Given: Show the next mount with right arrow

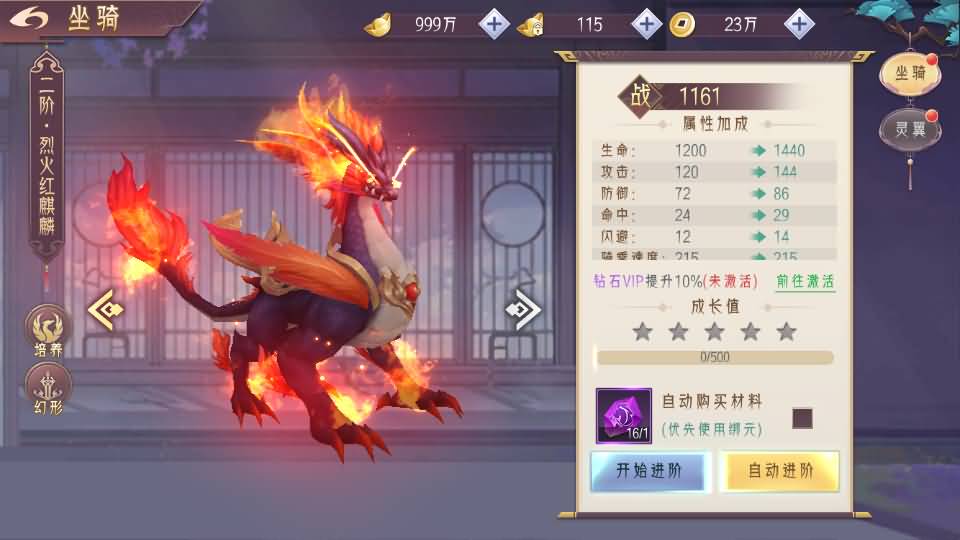Looking at the screenshot, I should [x=524, y=310].
